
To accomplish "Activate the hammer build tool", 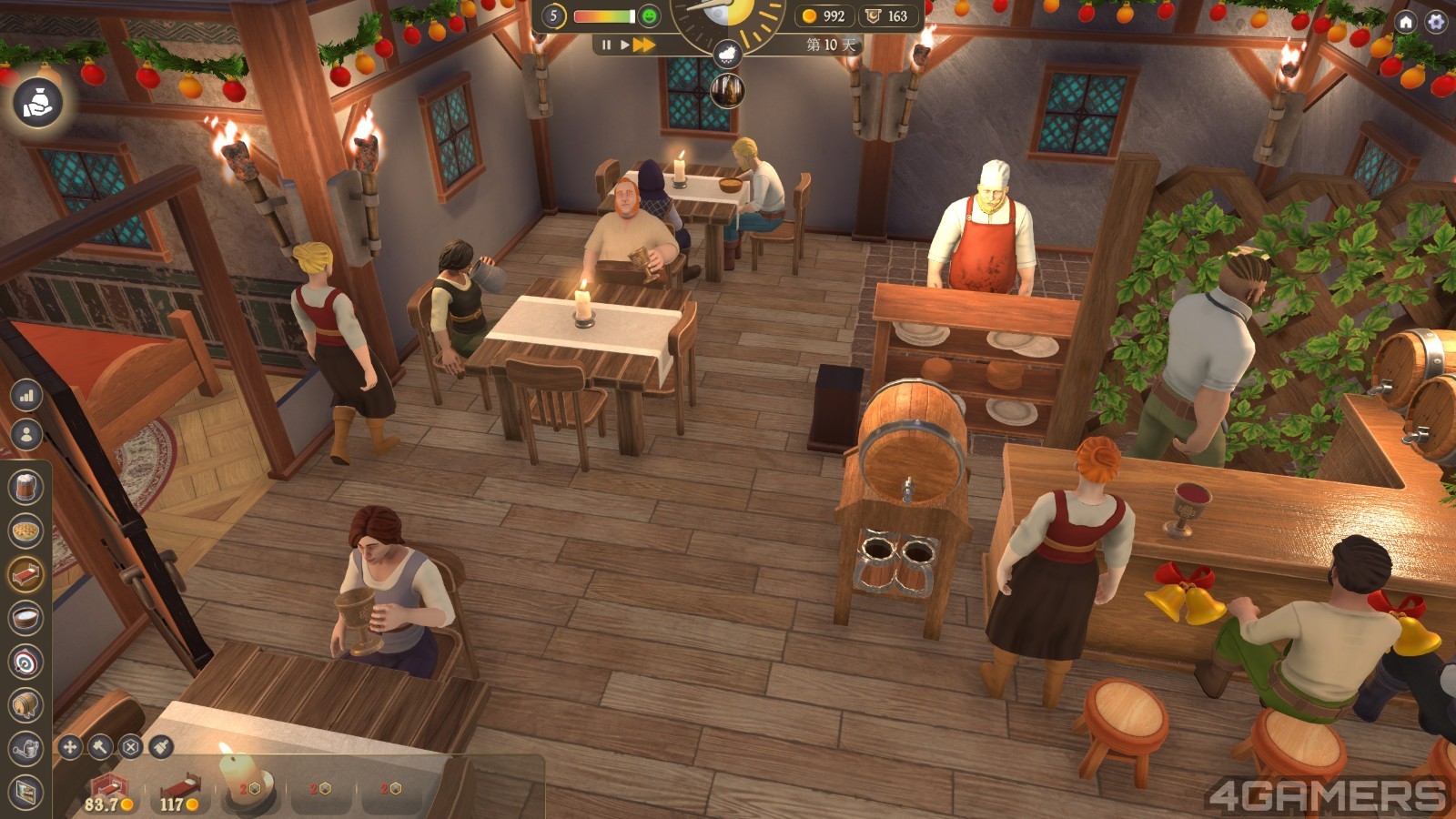I will (100, 747).
